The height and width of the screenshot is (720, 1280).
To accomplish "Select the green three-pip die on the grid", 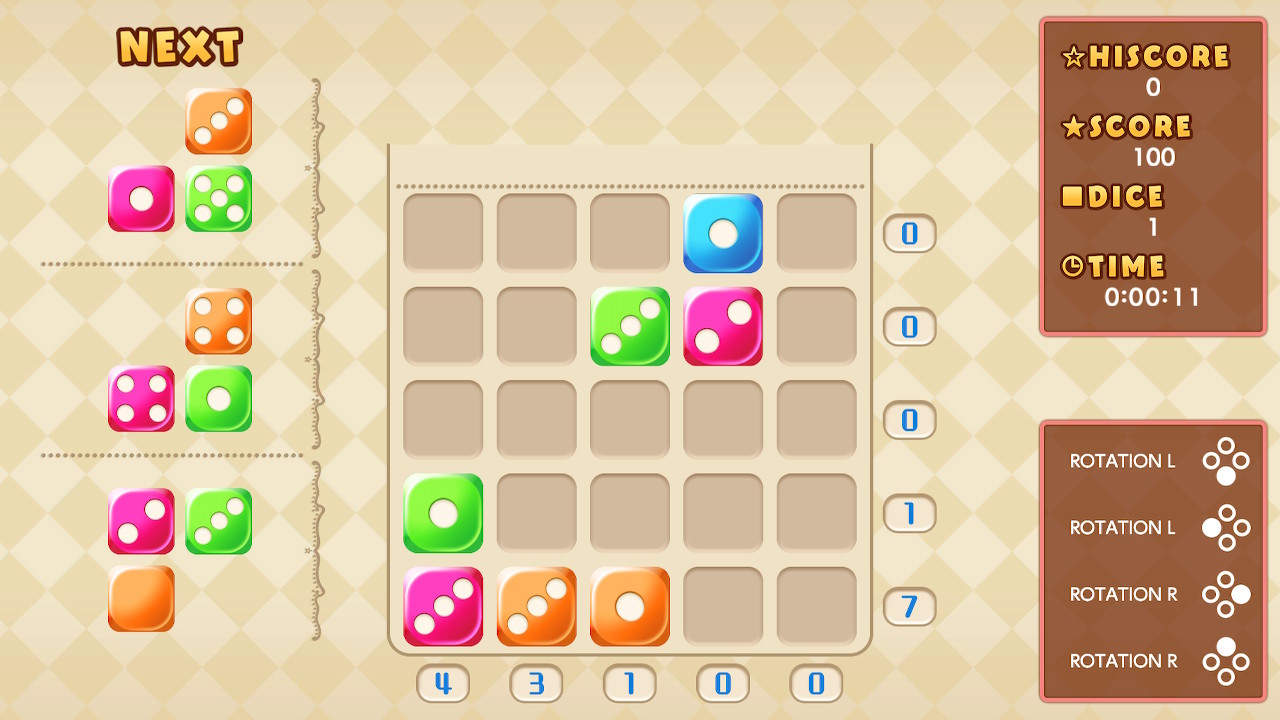I will tap(629, 327).
